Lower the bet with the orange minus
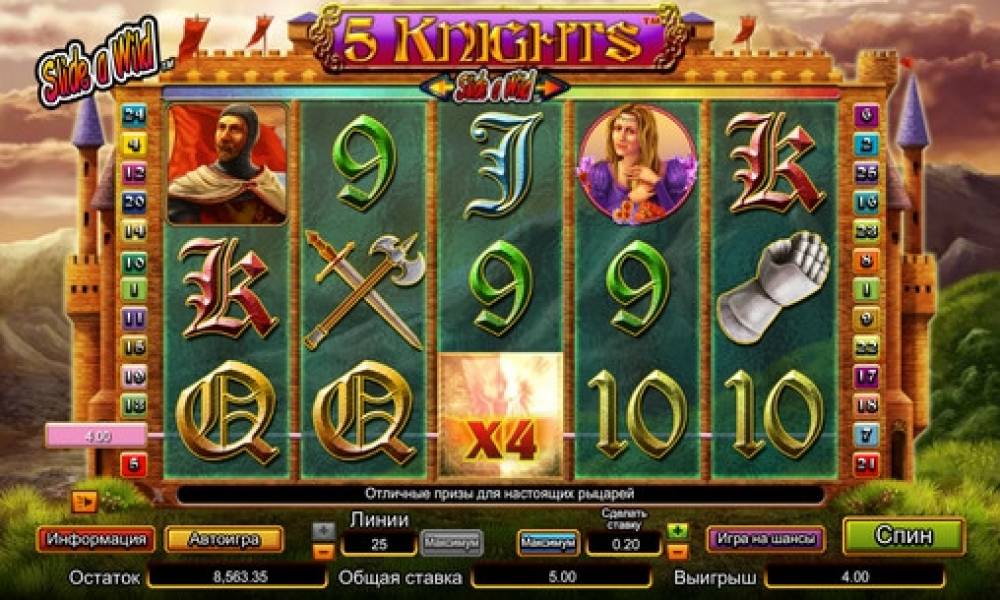This screenshot has height=600, width=1000. [x=678, y=551]
